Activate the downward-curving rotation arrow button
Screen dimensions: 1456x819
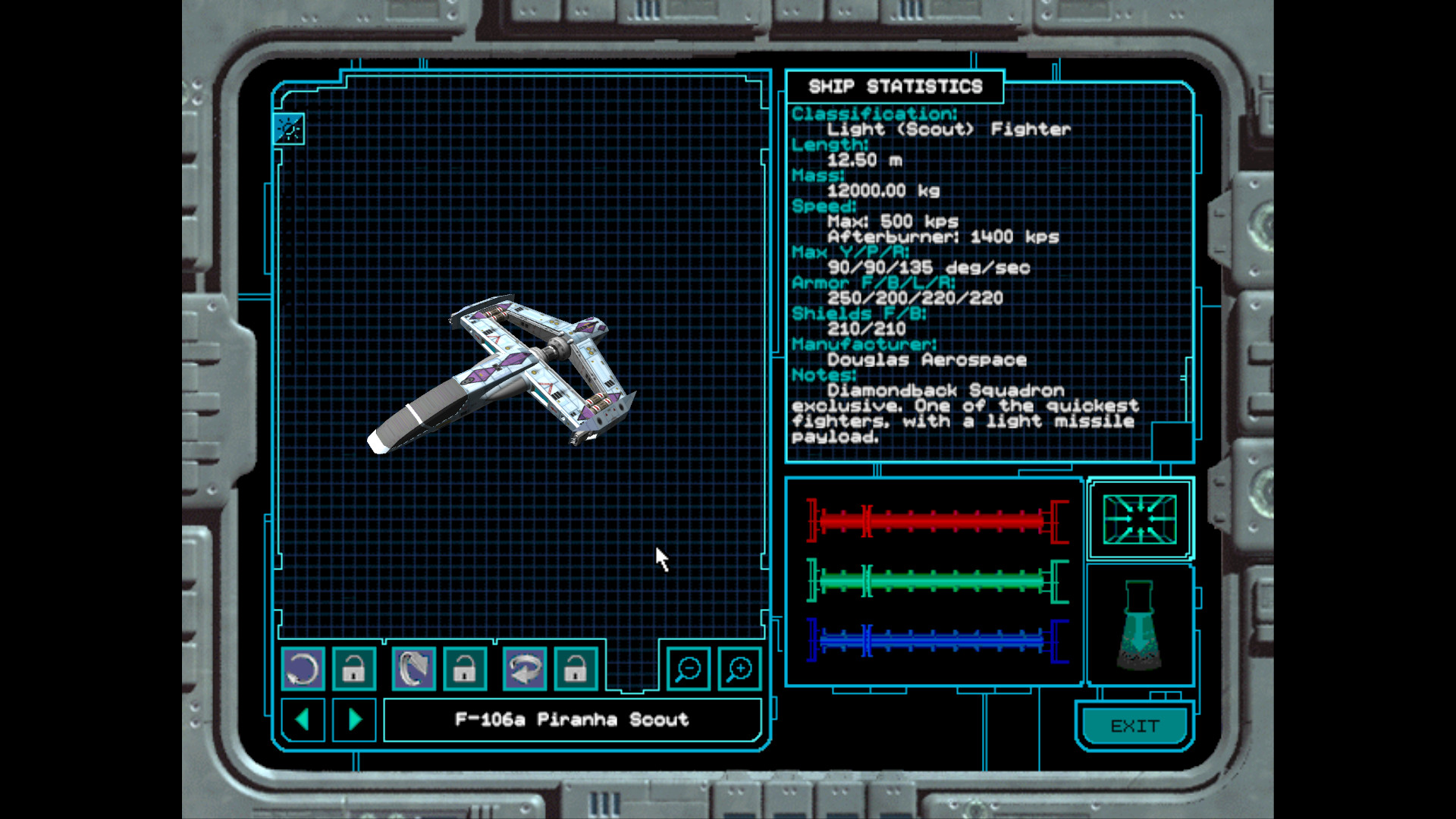(x=413, y=669)
